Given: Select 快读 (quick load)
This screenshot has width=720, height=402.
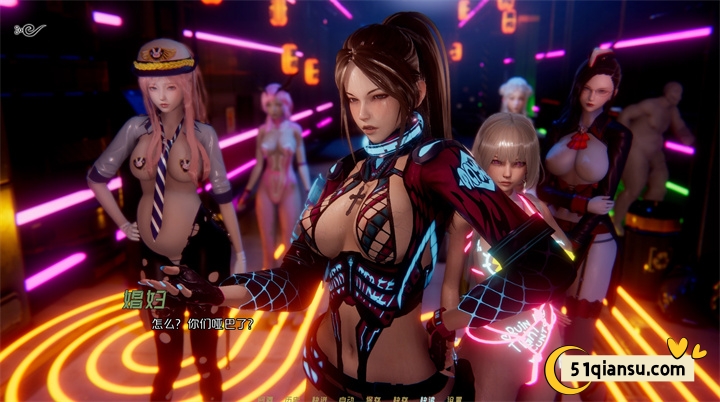Looking at the screenshot, I should point(426,398).
